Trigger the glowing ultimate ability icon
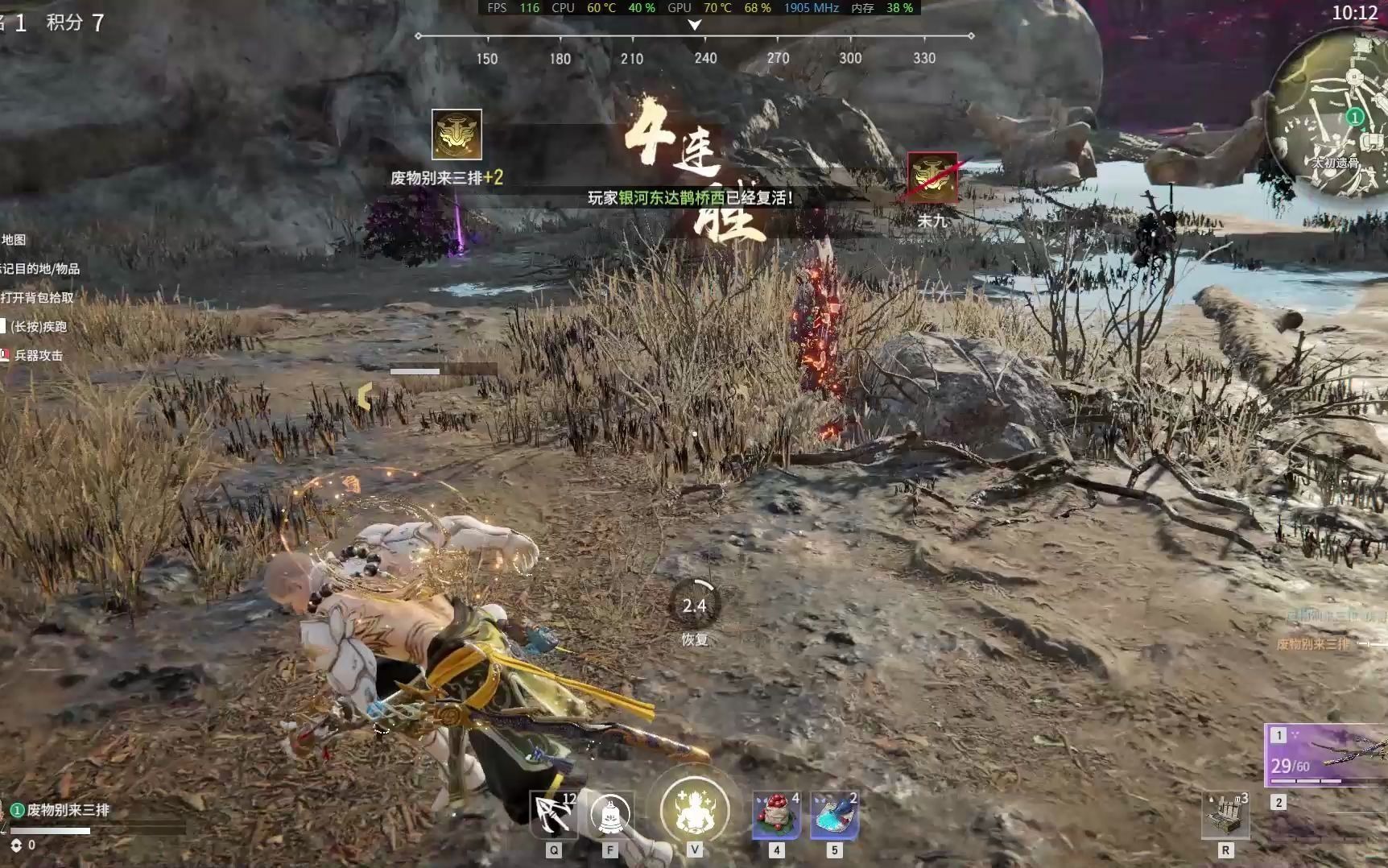Viewport: 1388px width, 868px height. click(x=694, y=810)
